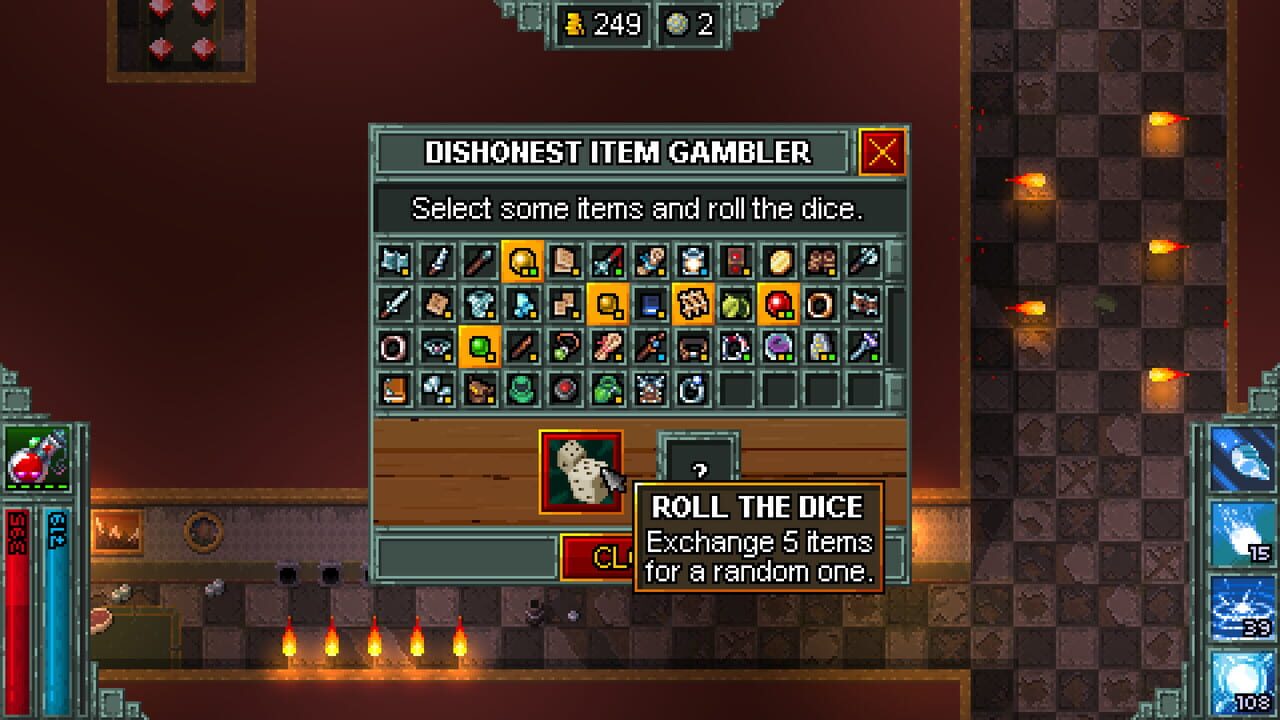Click the chainmail armor item
This screenshot has width=1280, height=720.
[x=480, y=305]
